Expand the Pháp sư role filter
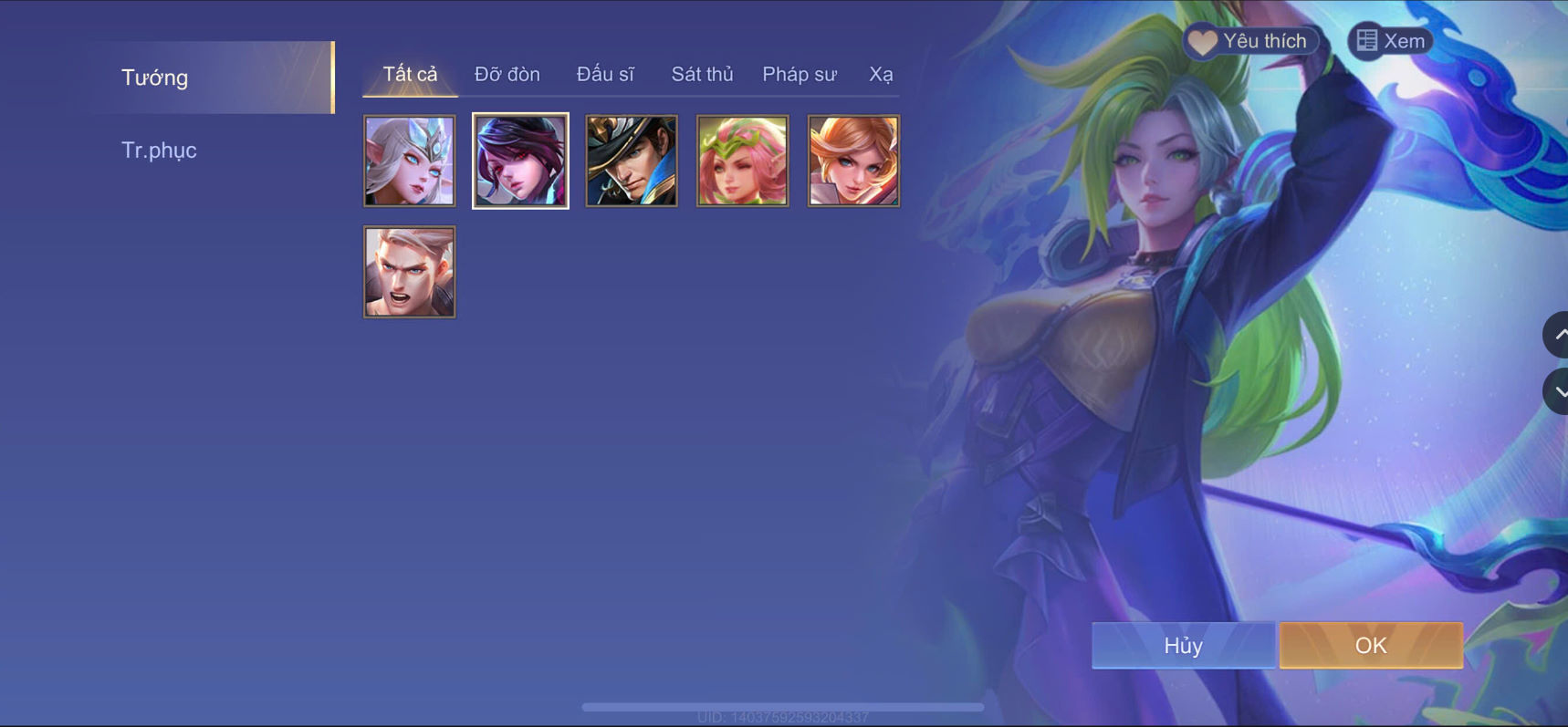Viewport: 1568px width, 727px height. click(799, 74)
